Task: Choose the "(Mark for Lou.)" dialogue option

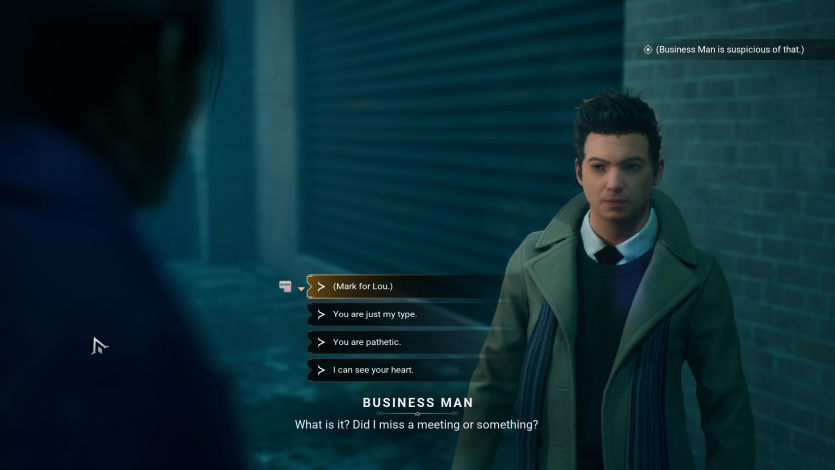Action: click(363, 287)
